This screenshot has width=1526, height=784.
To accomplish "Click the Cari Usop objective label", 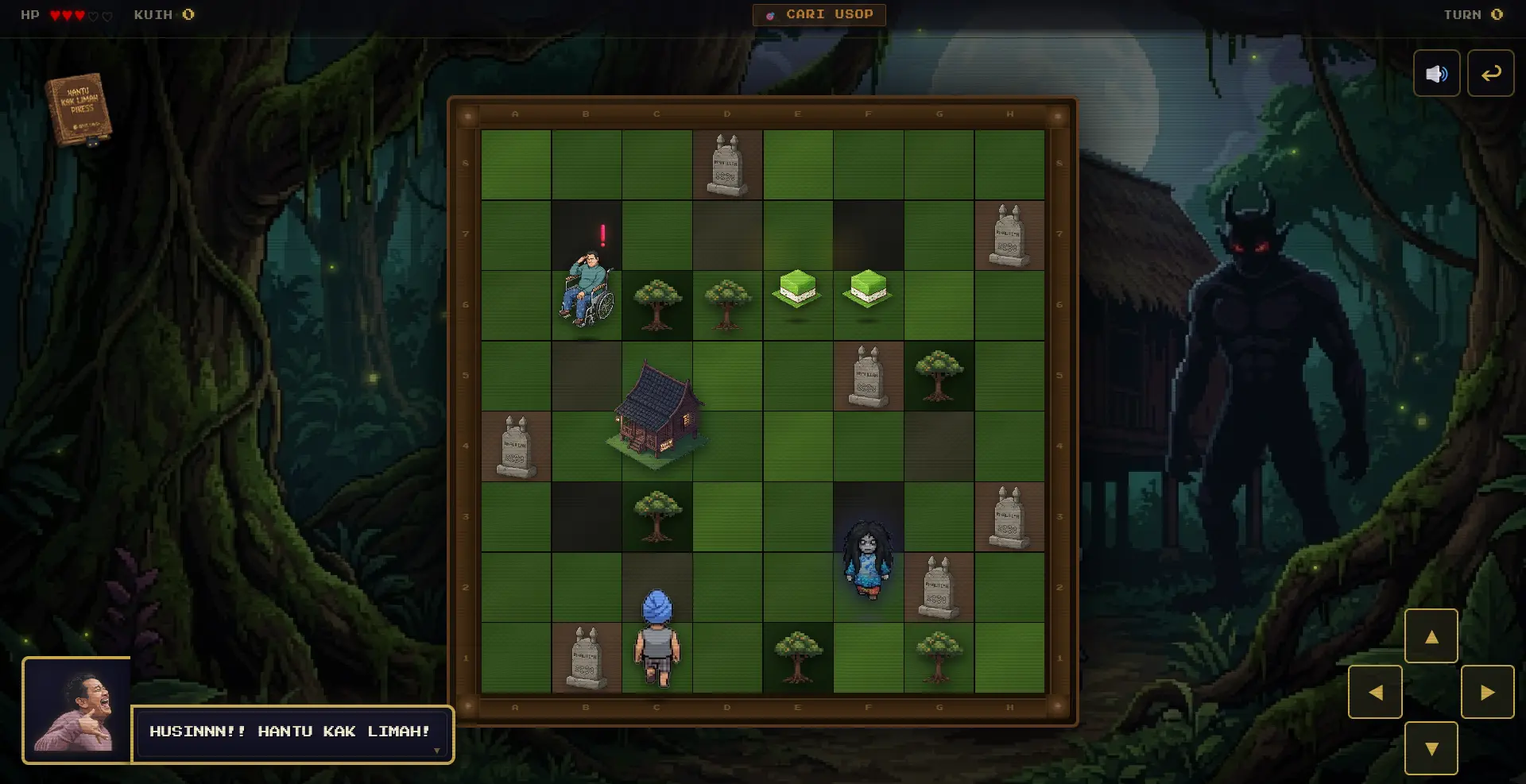I will point(819,15).
